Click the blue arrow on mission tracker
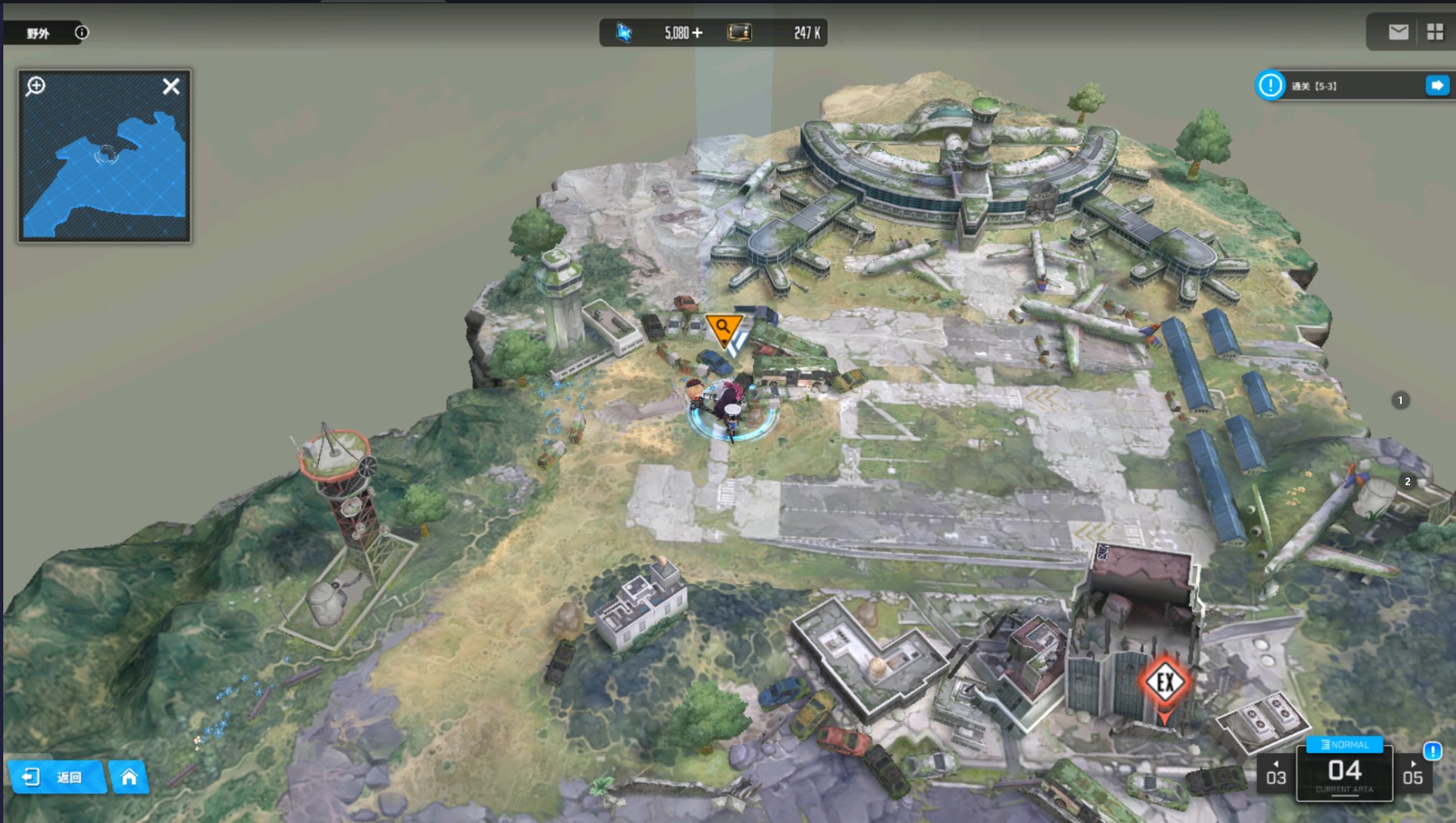Viewport: 1456px width, 823px height. (x=1437, y=86)
